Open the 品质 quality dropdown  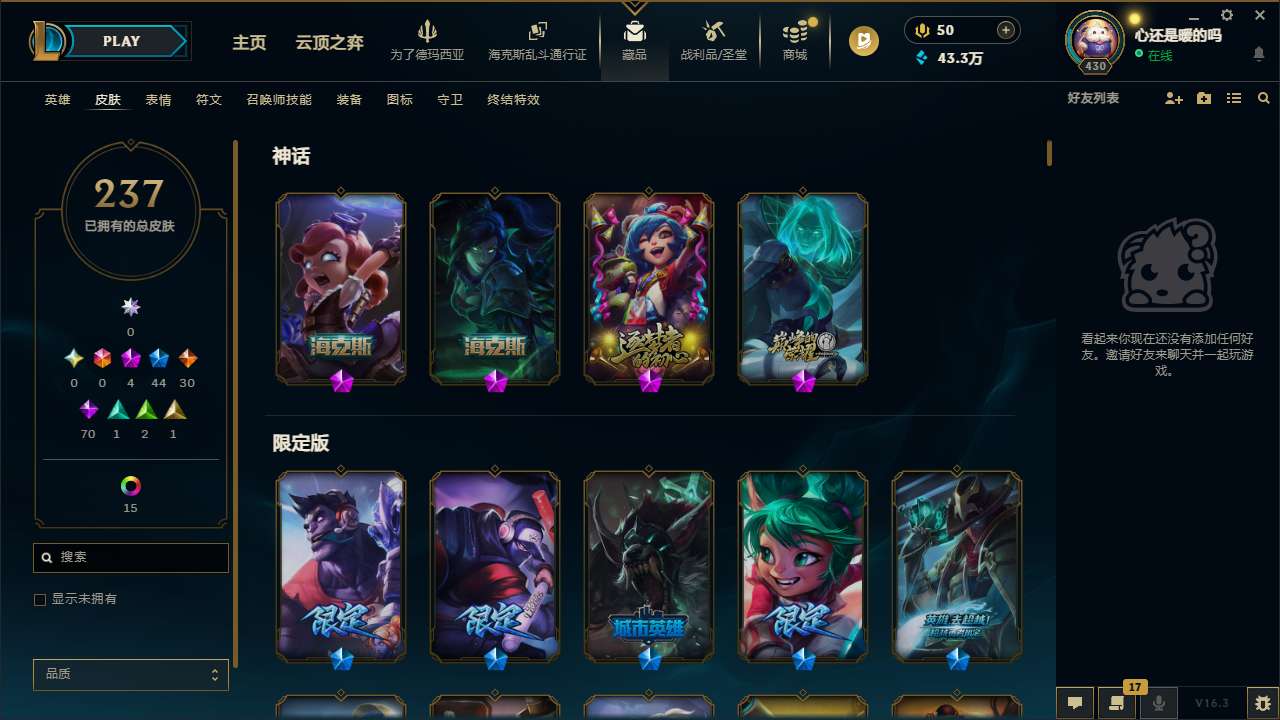pyautogui.click(x=130, y=674)
